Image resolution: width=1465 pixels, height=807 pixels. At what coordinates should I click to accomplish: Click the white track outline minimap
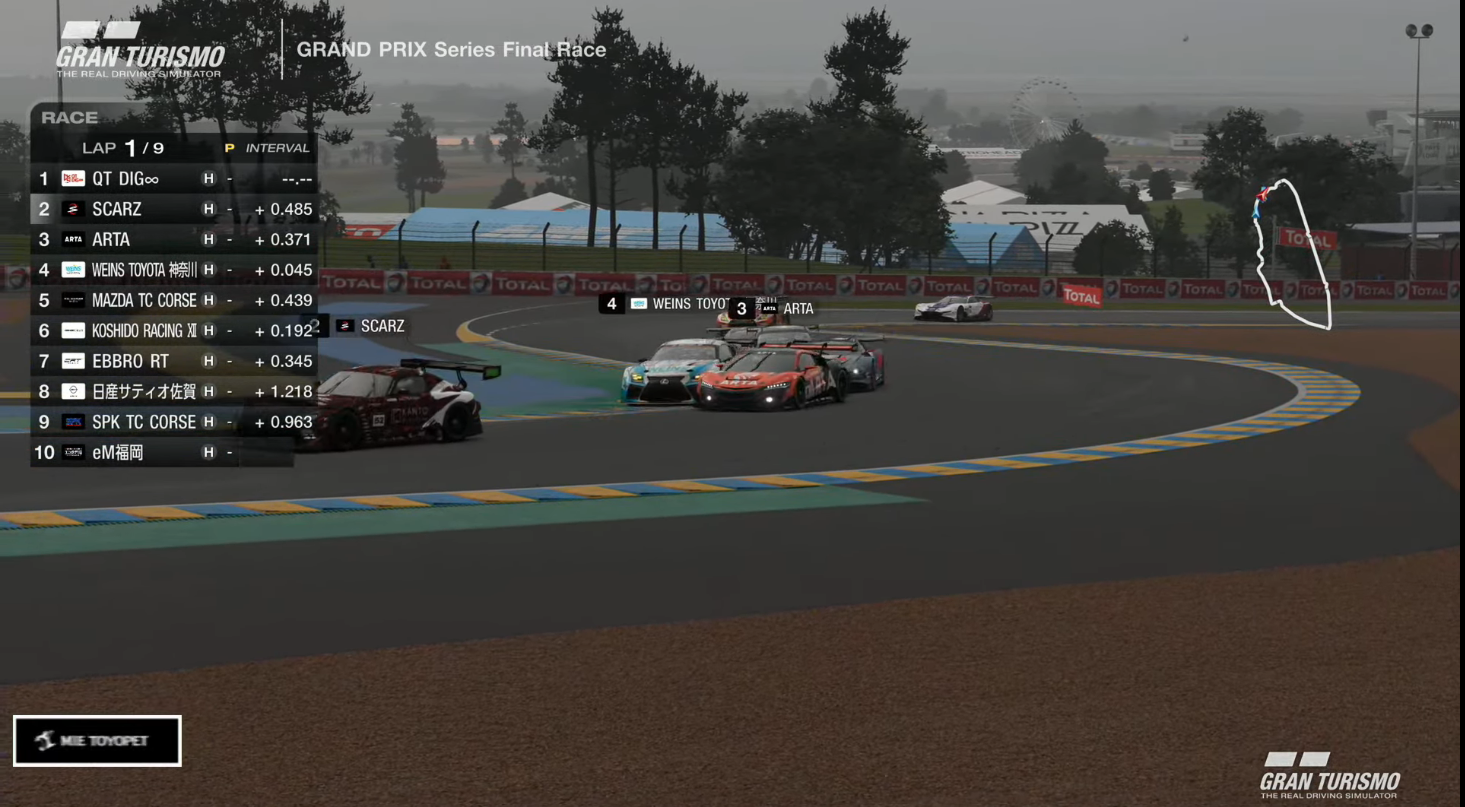[x=1292, y=254]
